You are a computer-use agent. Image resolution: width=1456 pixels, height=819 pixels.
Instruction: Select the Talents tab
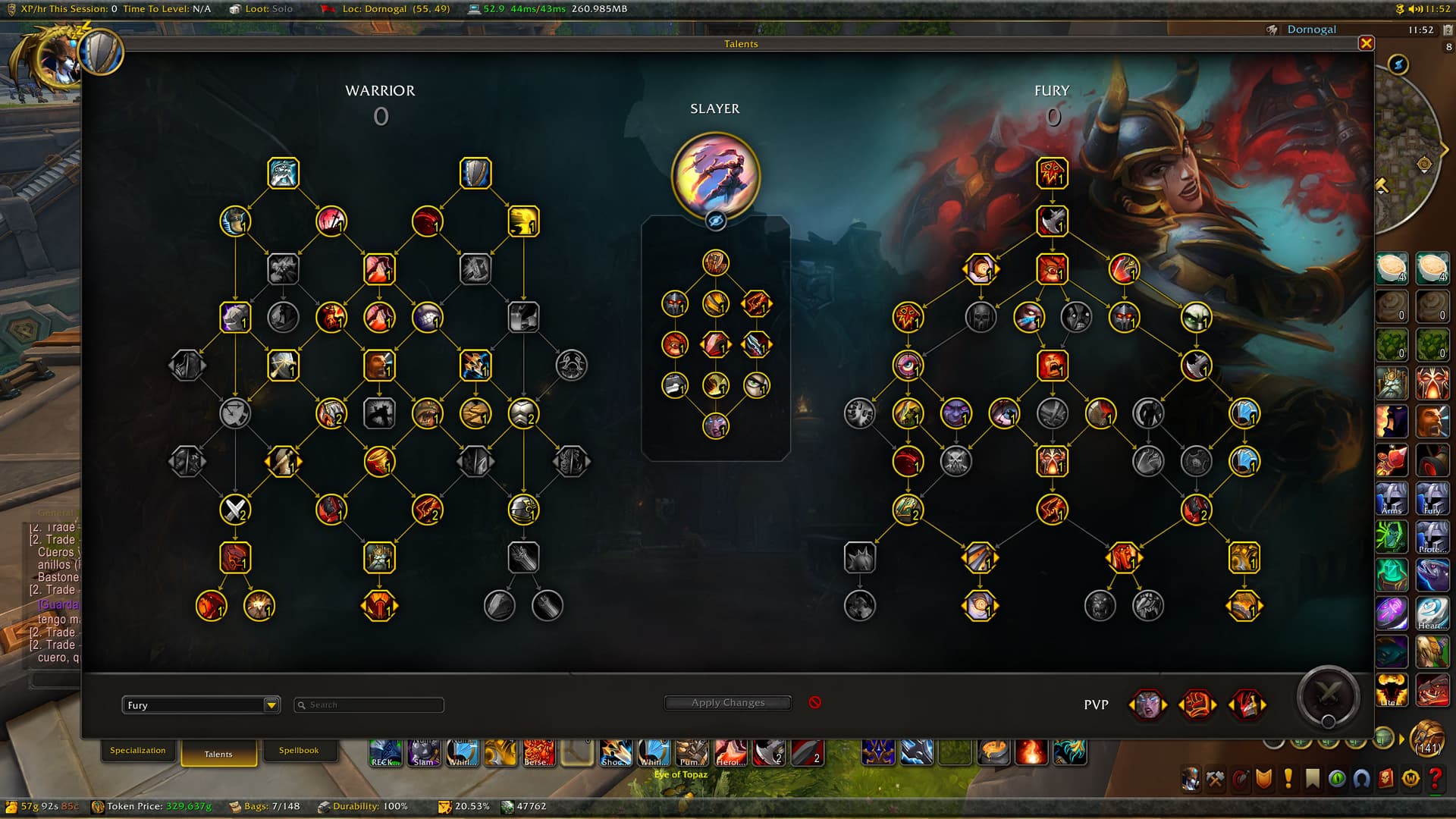coord(218,754)
